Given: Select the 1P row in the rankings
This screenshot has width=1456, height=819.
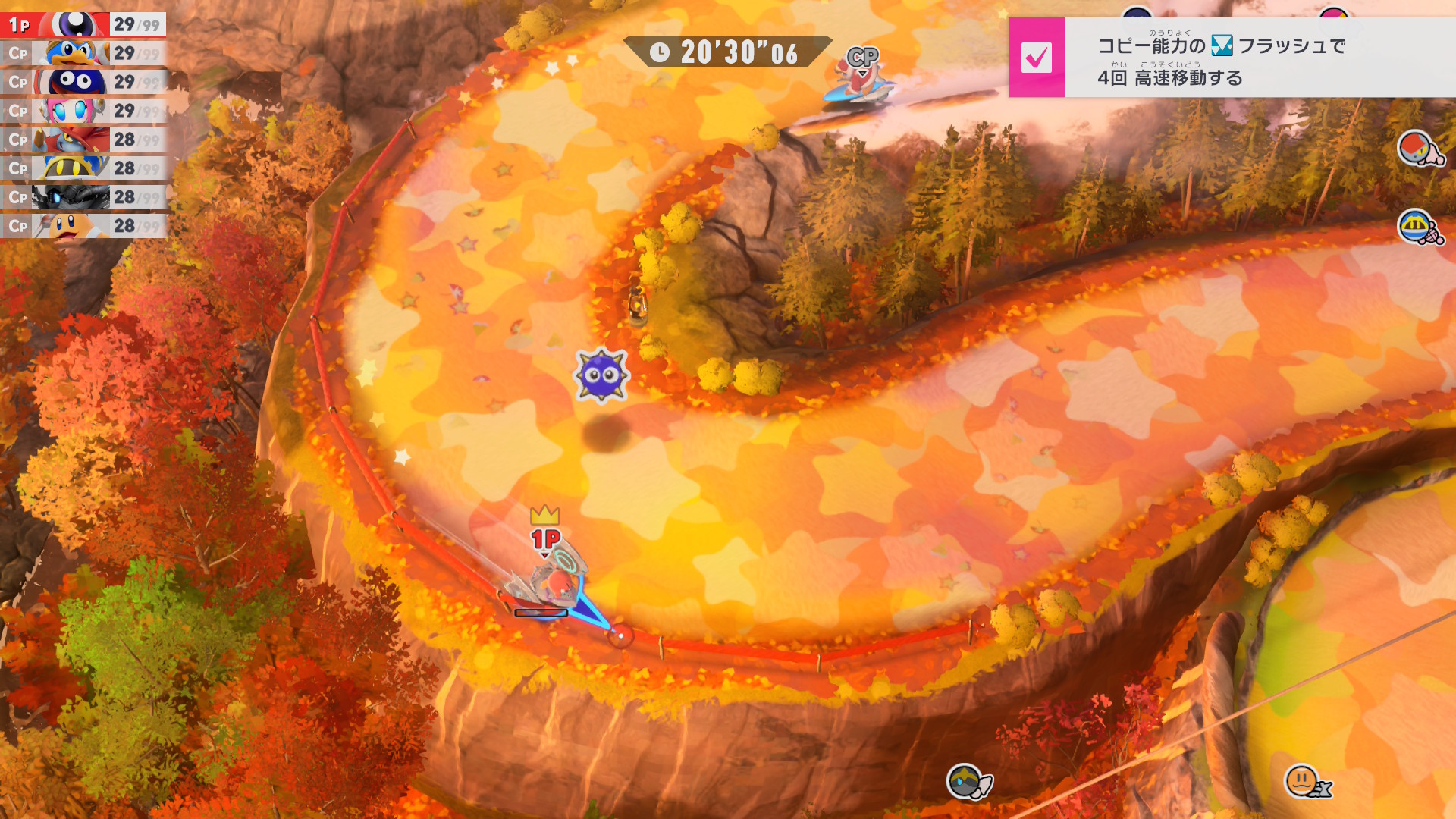Looking at the screenshot, I should click(x=83, y=24).
